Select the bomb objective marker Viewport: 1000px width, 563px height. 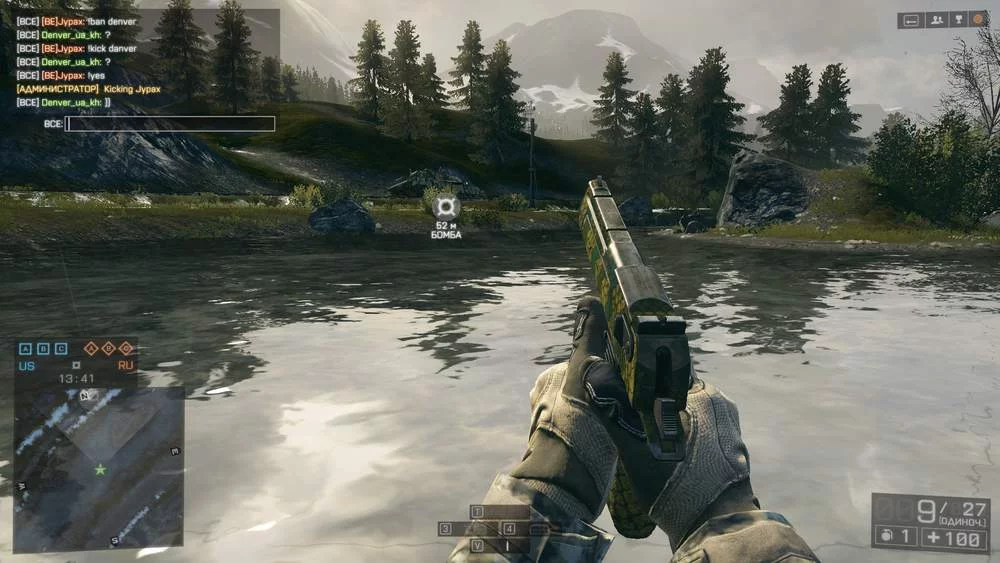point(447,207)
